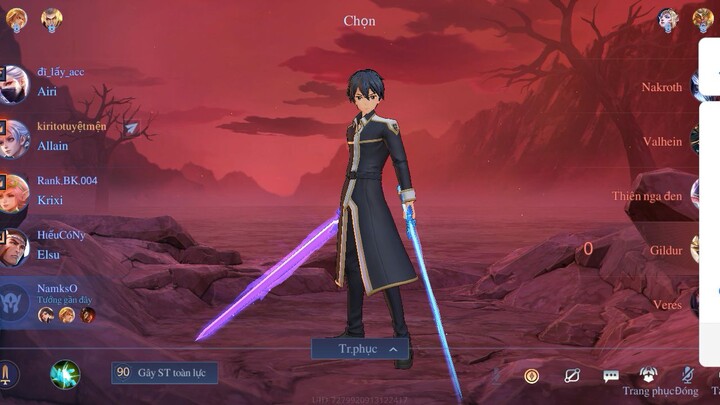Open the Tr.phục skin selector

click(x=360, y=349)
